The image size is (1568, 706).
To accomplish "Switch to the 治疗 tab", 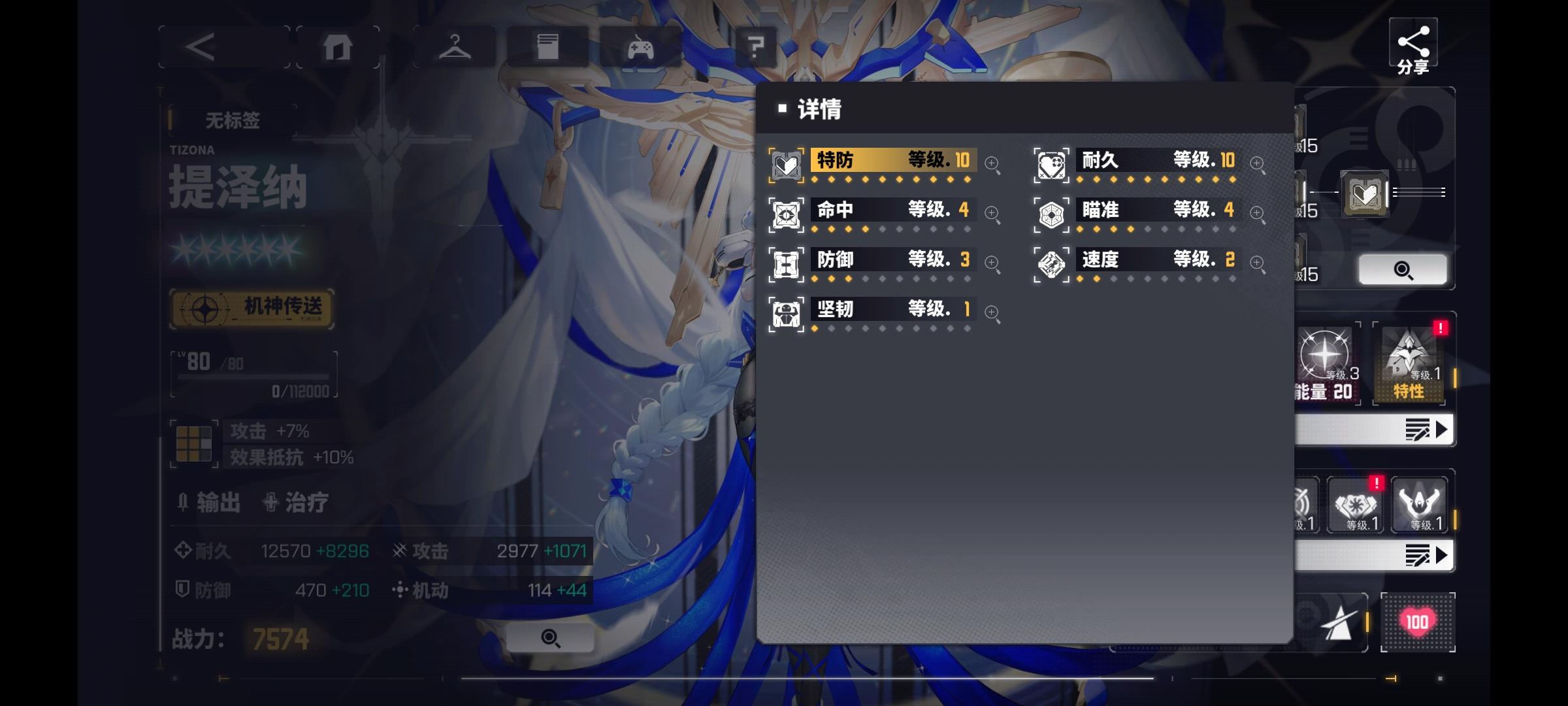I will tap(304, 502).
